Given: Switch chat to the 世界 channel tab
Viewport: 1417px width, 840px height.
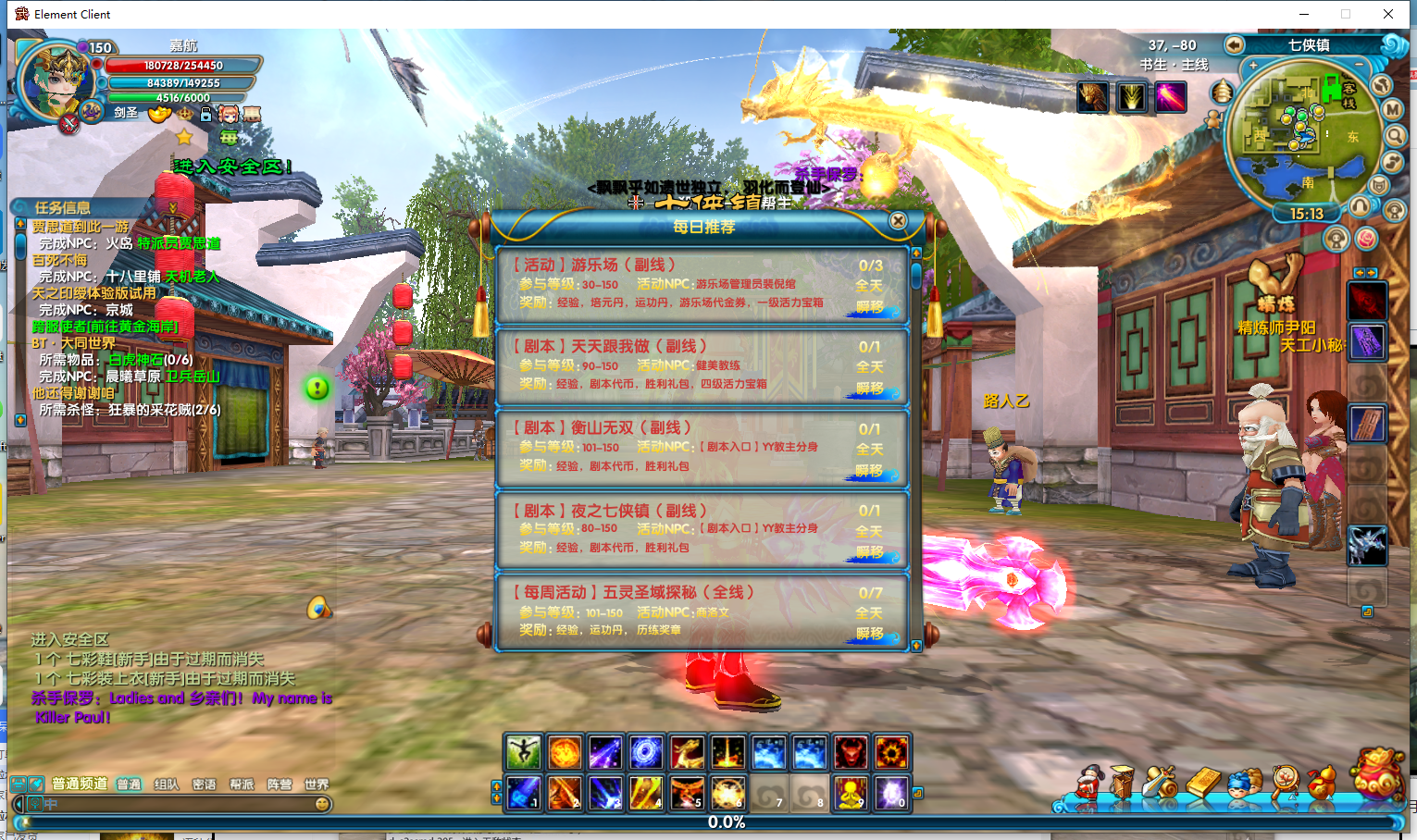Looking at the screenshot, I should 317,784.
